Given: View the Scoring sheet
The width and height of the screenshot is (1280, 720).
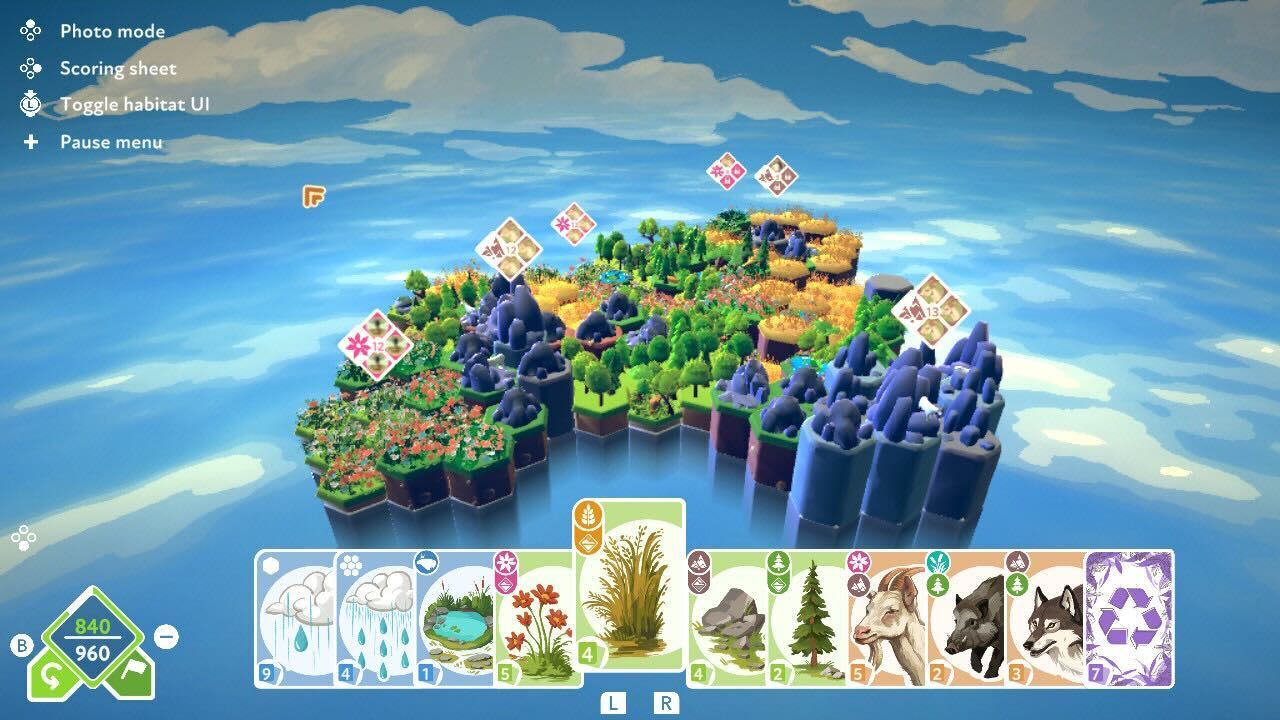Looking at the screenshot, I should pos(117,68).
